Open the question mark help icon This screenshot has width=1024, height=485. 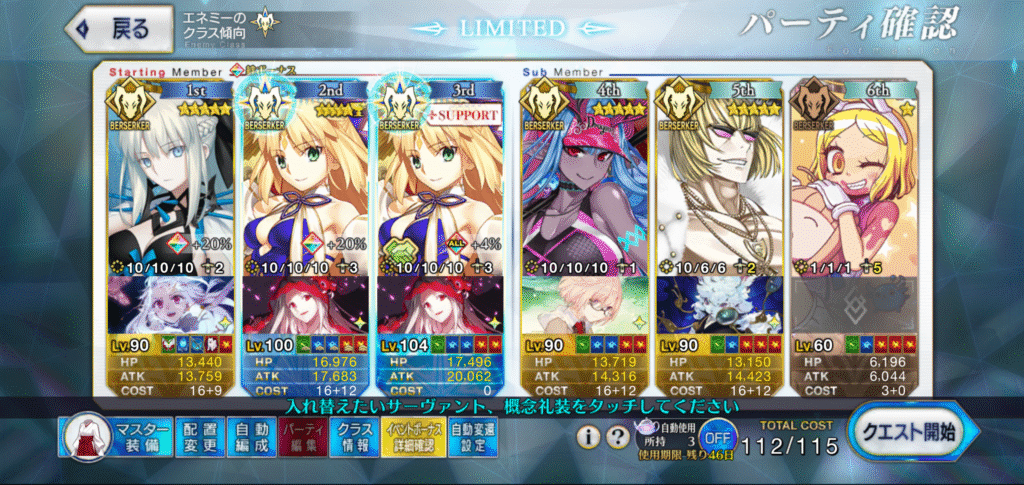618,437
